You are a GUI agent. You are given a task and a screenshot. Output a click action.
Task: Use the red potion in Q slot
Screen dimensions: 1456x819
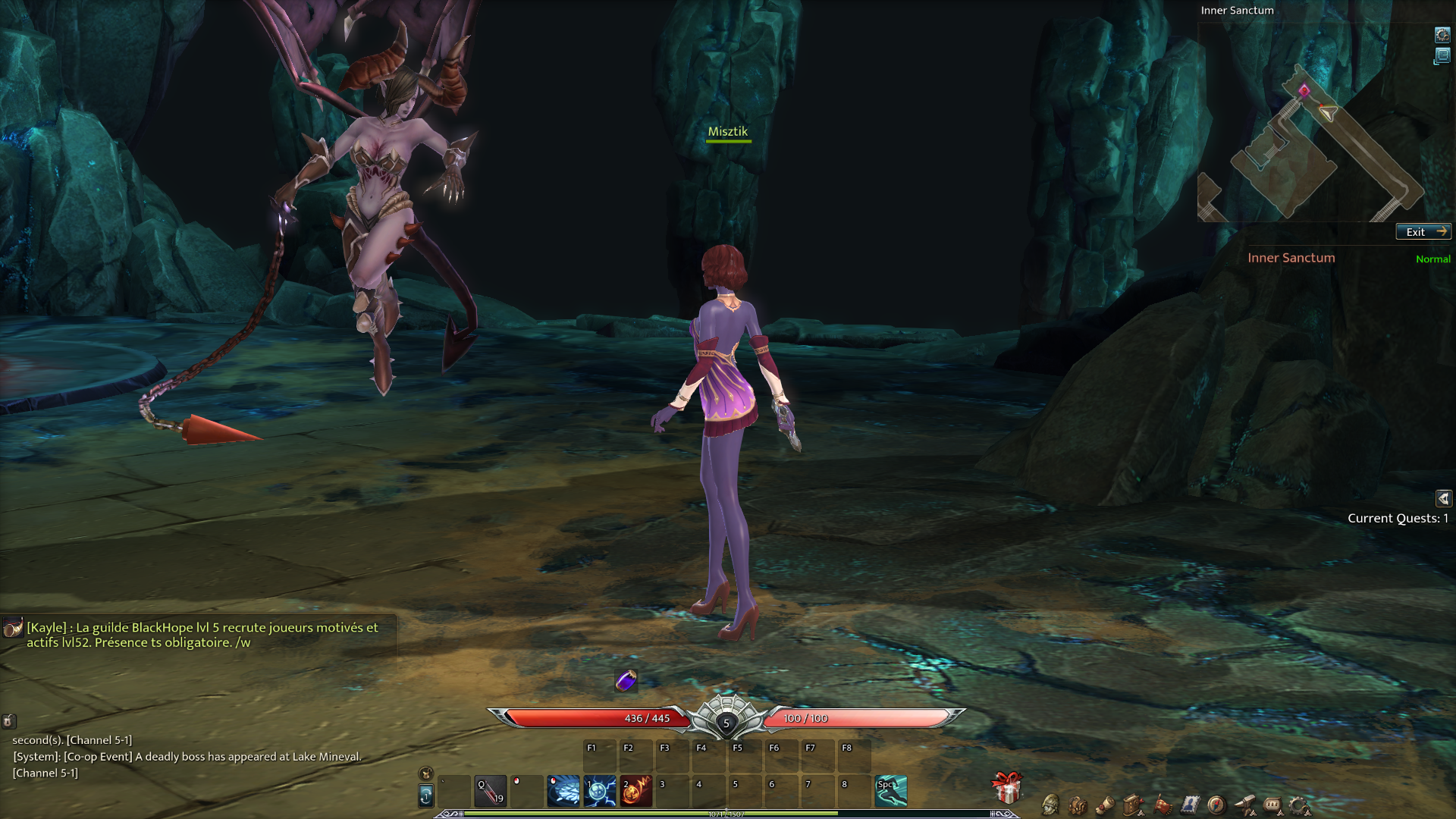pyautogui.click(x=491, y=791)
